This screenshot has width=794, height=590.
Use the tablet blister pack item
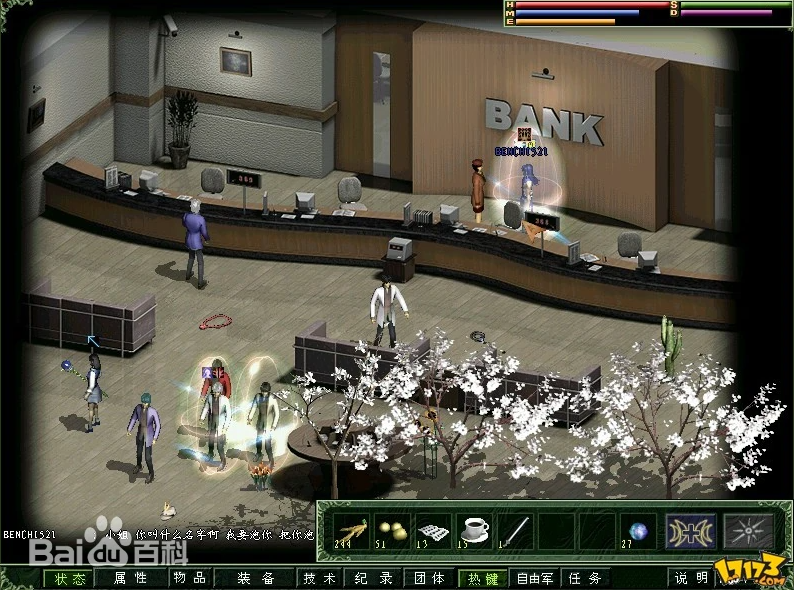tap(431, 530)
